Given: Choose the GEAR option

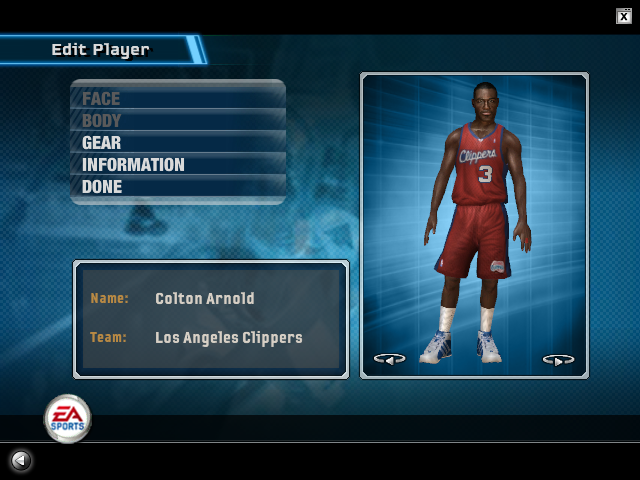Looking at the screenshot, I should (x=101, y=143).
